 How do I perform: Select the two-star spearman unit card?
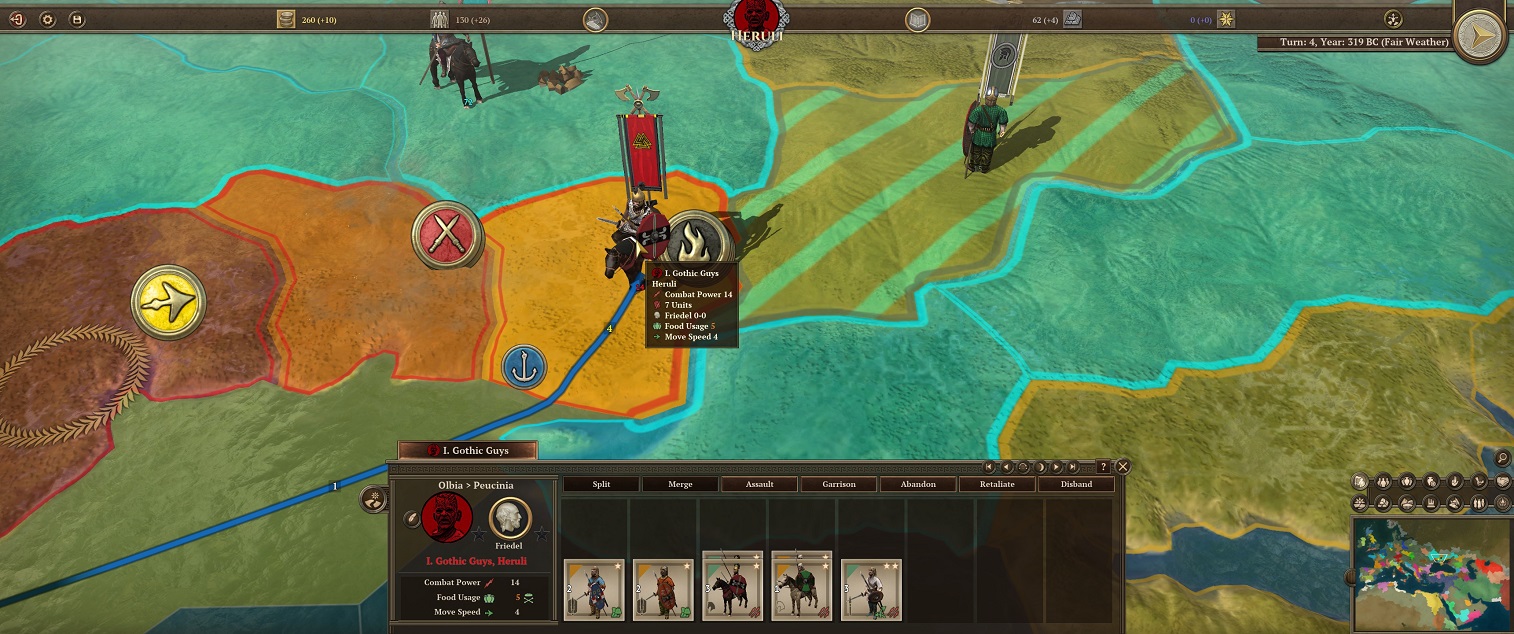tap(871, 590)
